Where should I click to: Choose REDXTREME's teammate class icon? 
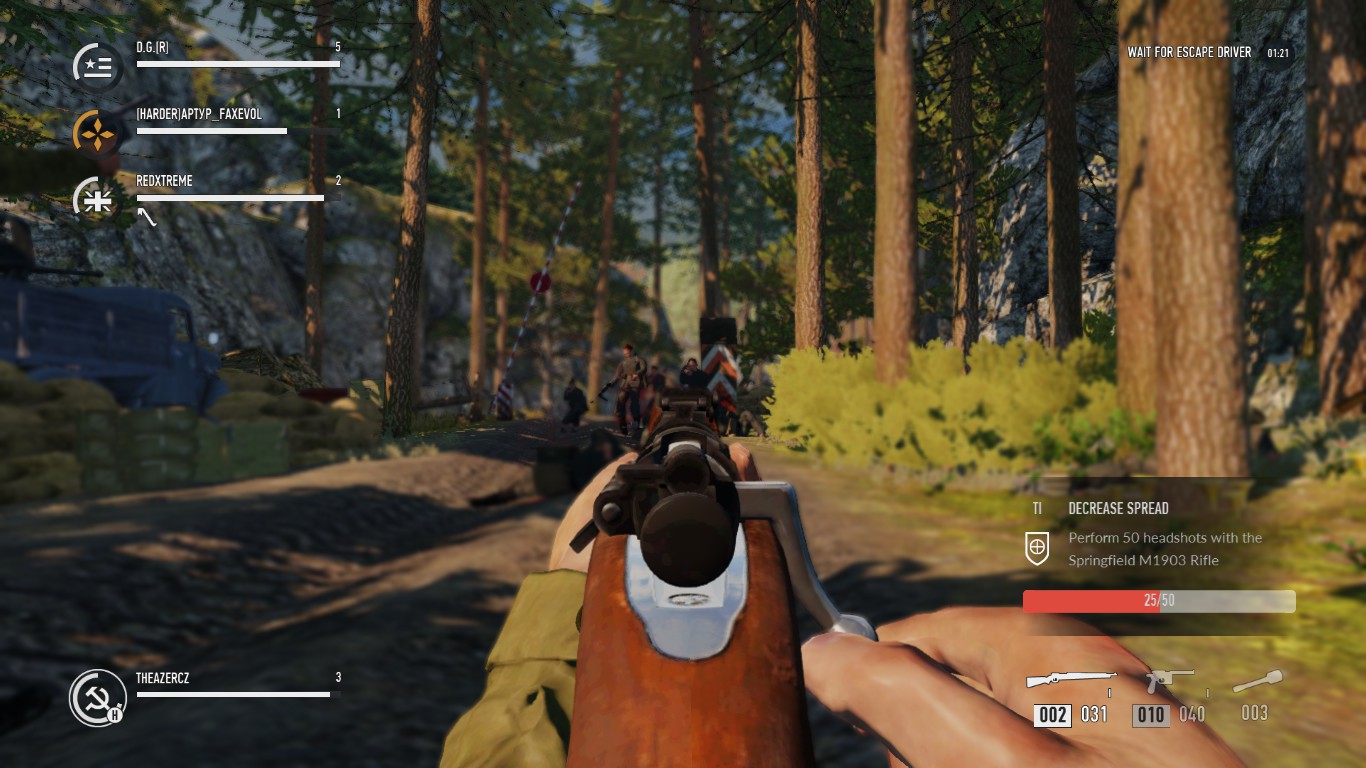[x=98, y=199]
